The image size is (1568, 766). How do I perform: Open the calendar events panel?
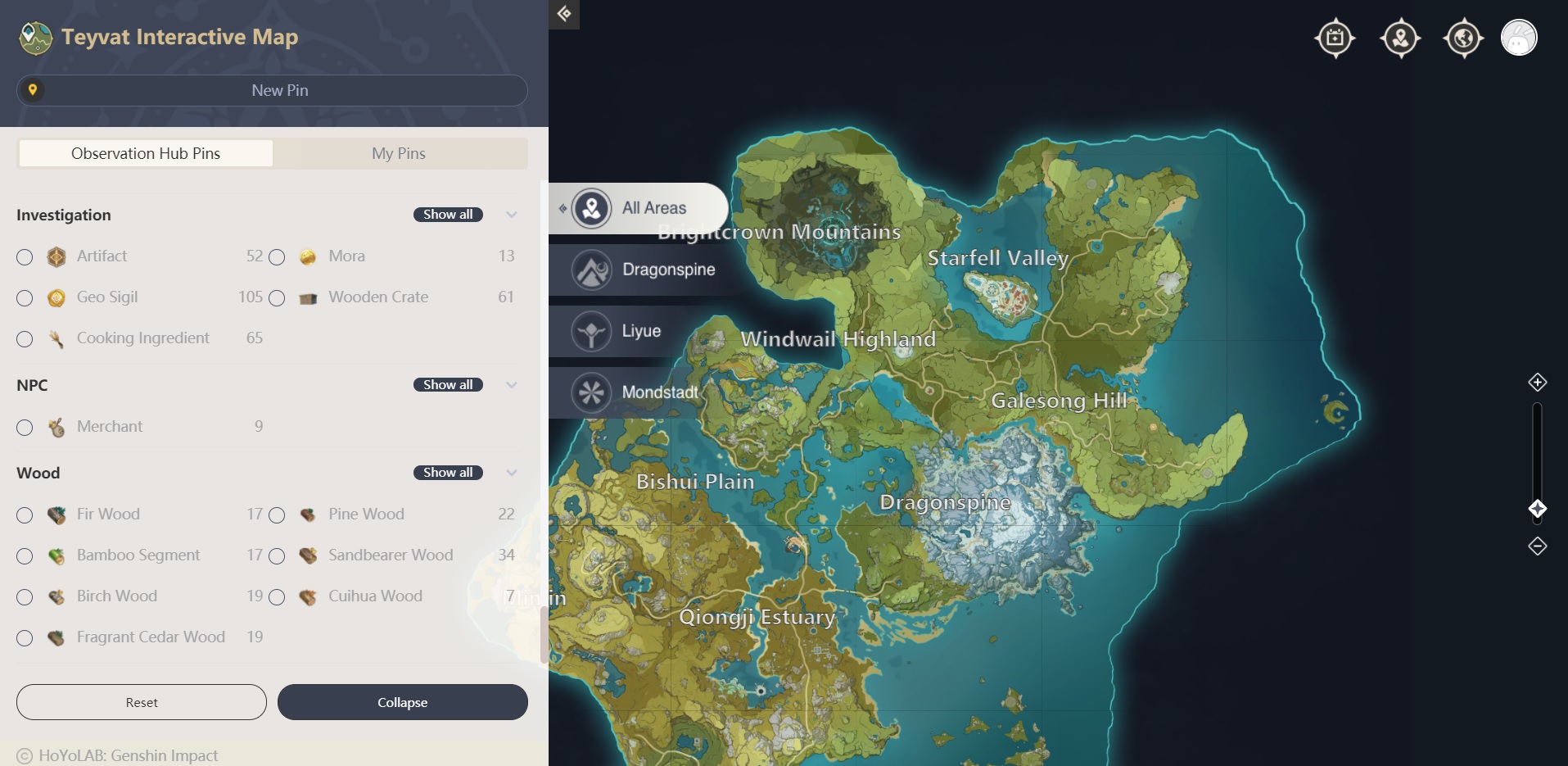click(x=1335, y=38)
